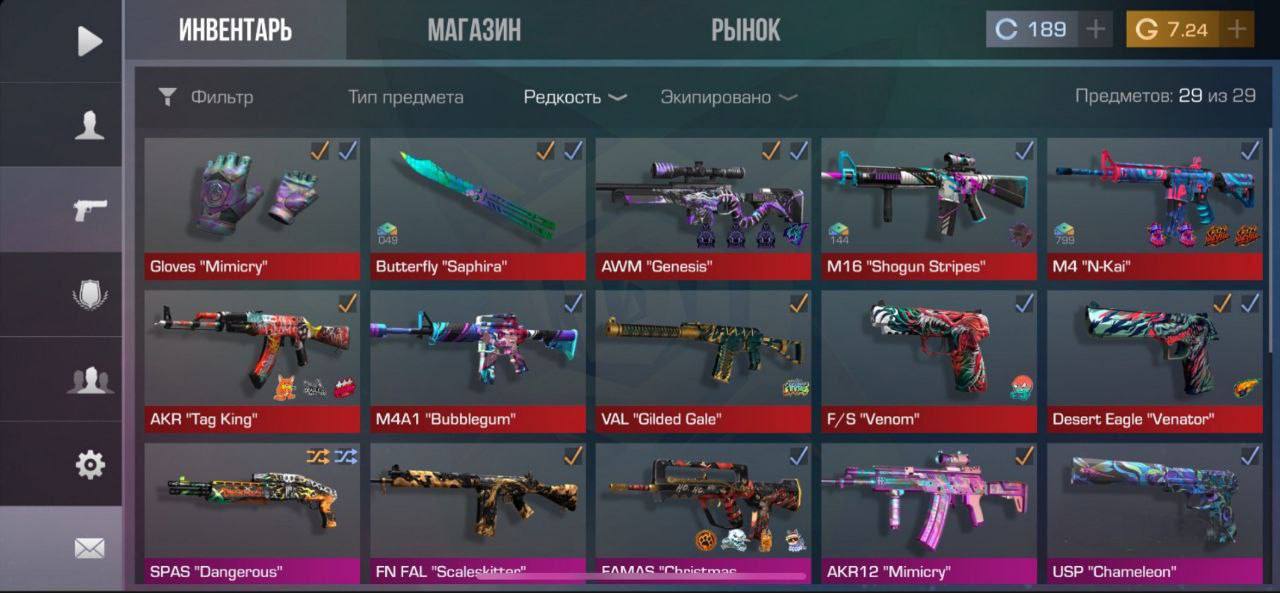Add silver coins with the plus button
The height and width of the screenshot is (593, 1280).
tap(1096, 30)
